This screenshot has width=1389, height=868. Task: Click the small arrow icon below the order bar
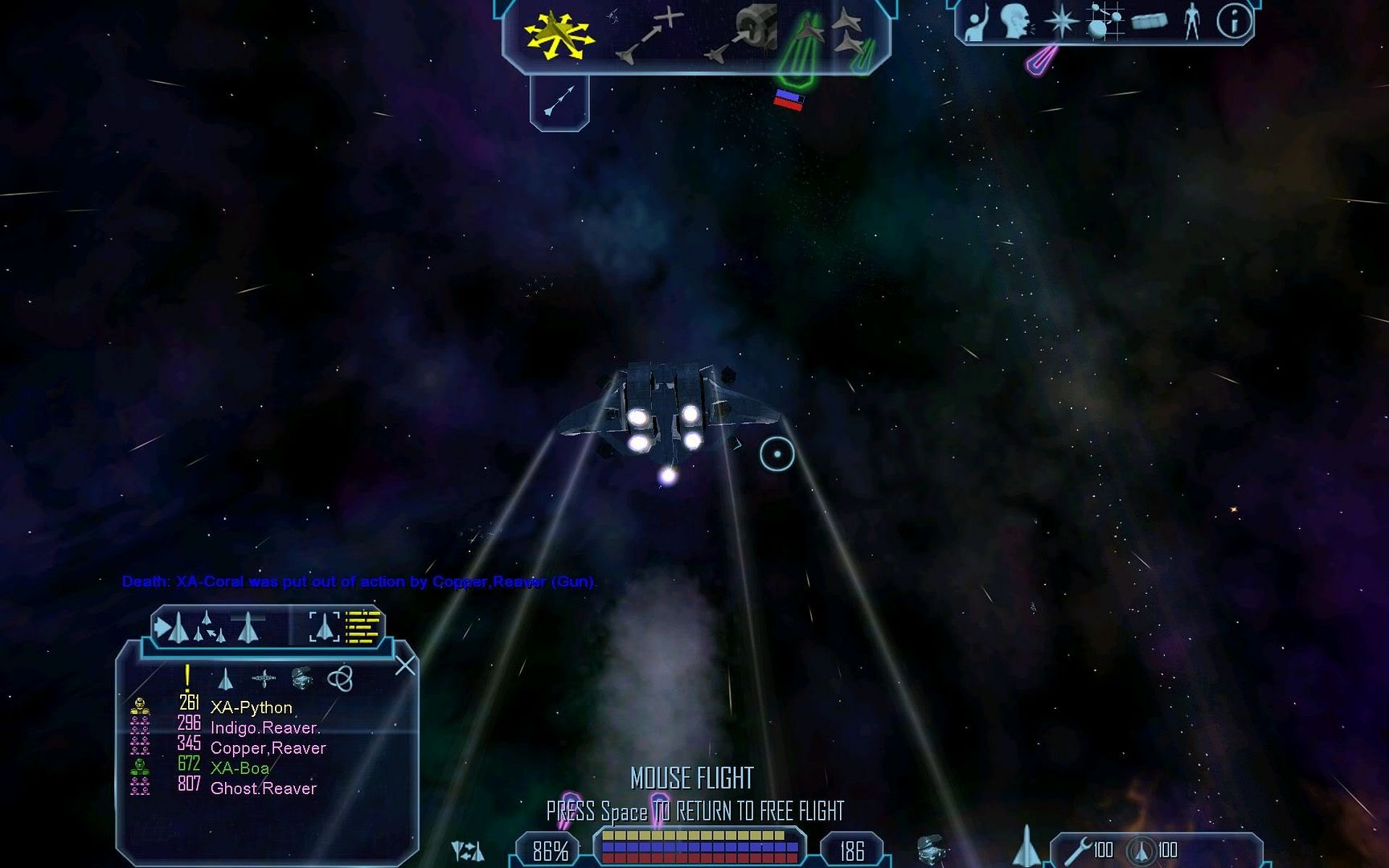click(x=559, y=100)
